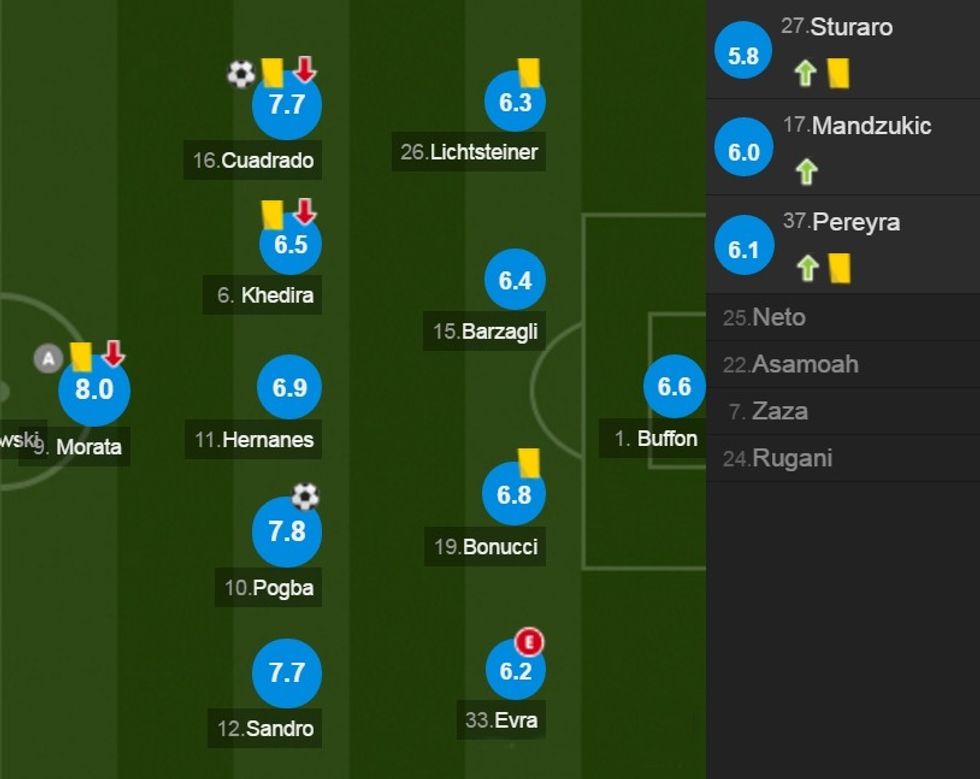Open Khedira's player rating circle
This screenshot has width=980, height=779.
[290, 244]
